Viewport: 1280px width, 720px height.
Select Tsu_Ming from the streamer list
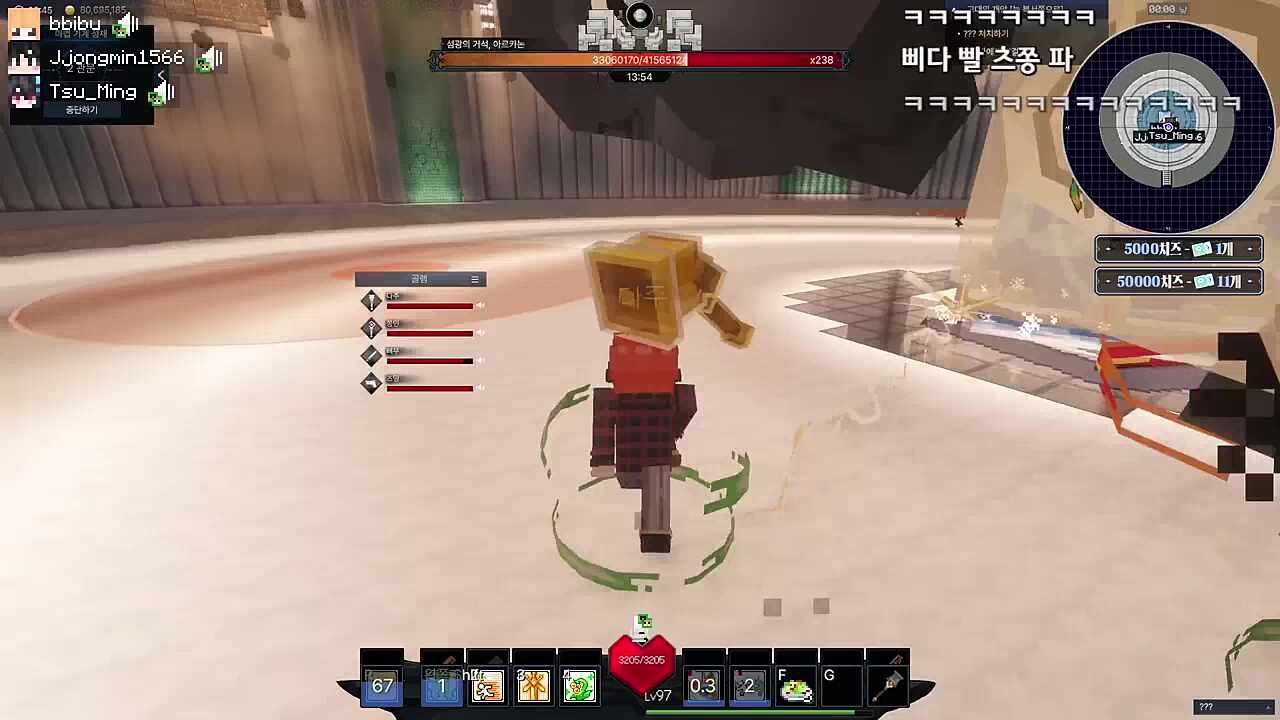click(x=93, y=91)
